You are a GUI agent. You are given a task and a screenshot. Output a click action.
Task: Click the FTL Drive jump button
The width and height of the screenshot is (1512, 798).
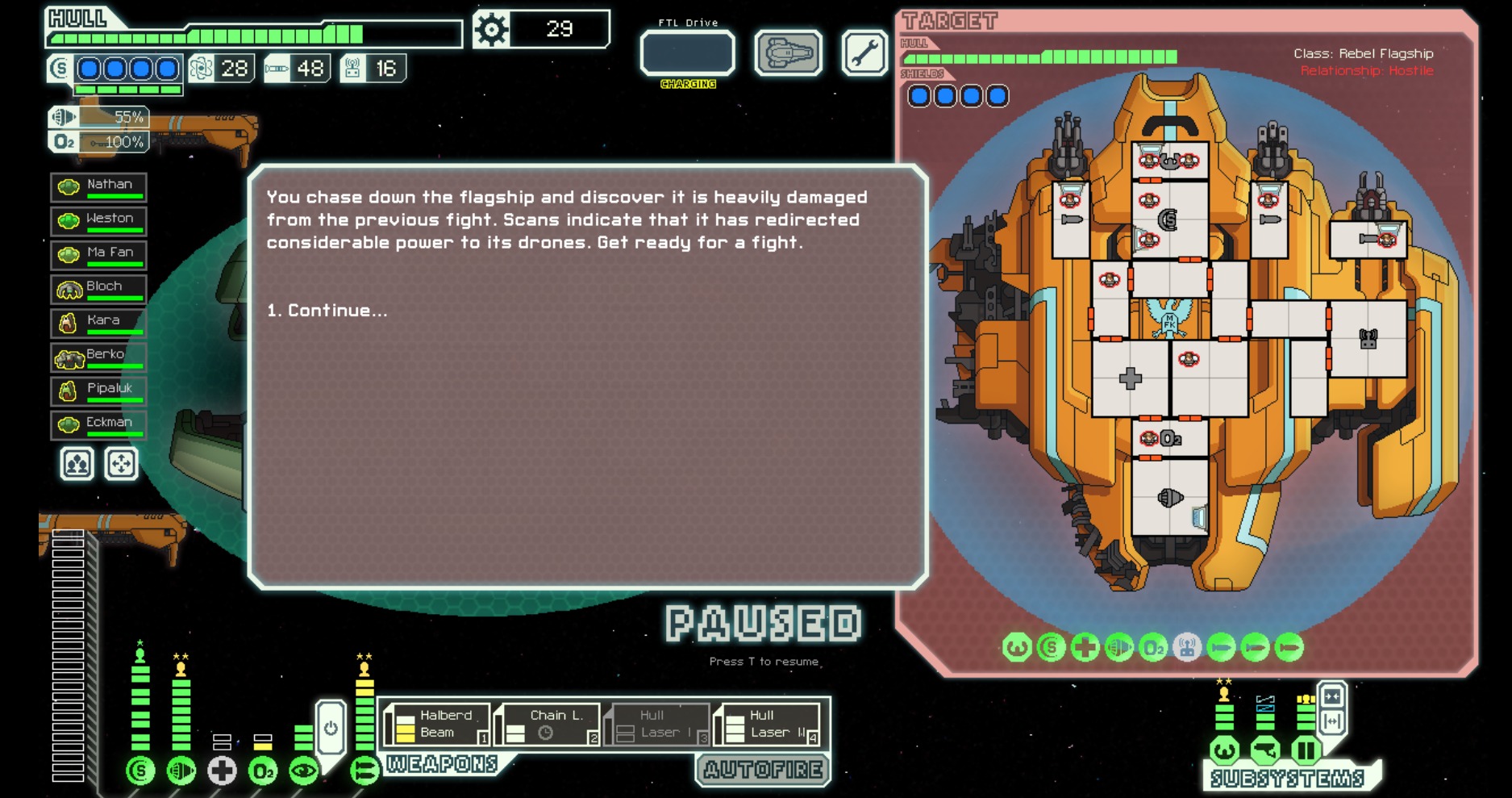tap(687, 53)
